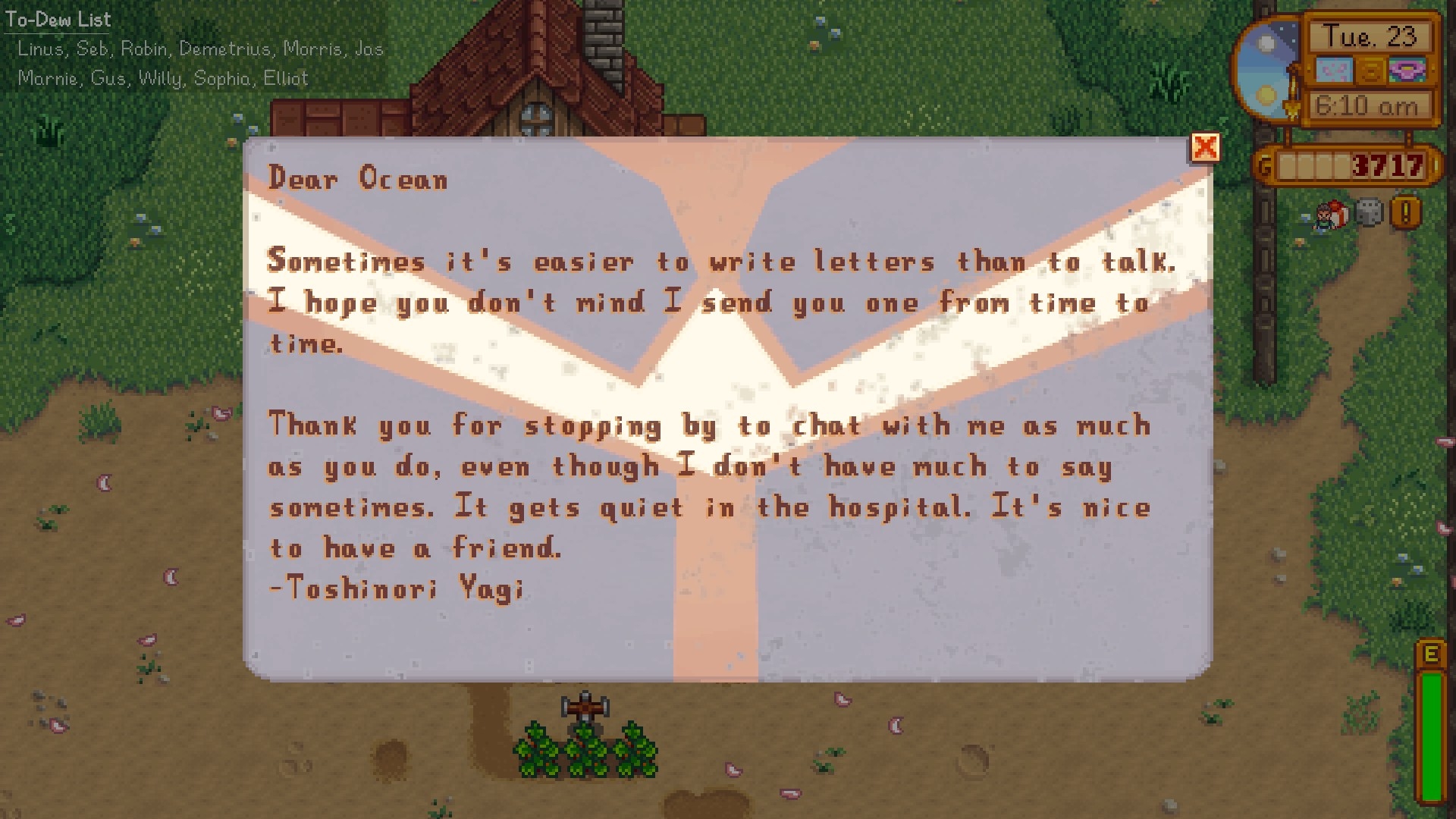Close the letter with the red X
Viewport: 1456px width, 819px height.
[1205, 148]
